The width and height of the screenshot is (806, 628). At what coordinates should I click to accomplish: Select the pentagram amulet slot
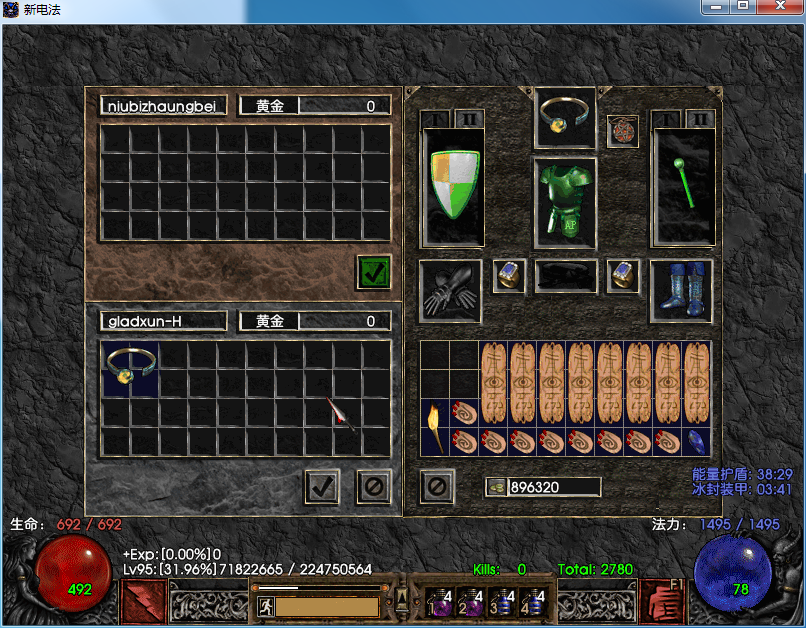[x=622, y=131]
